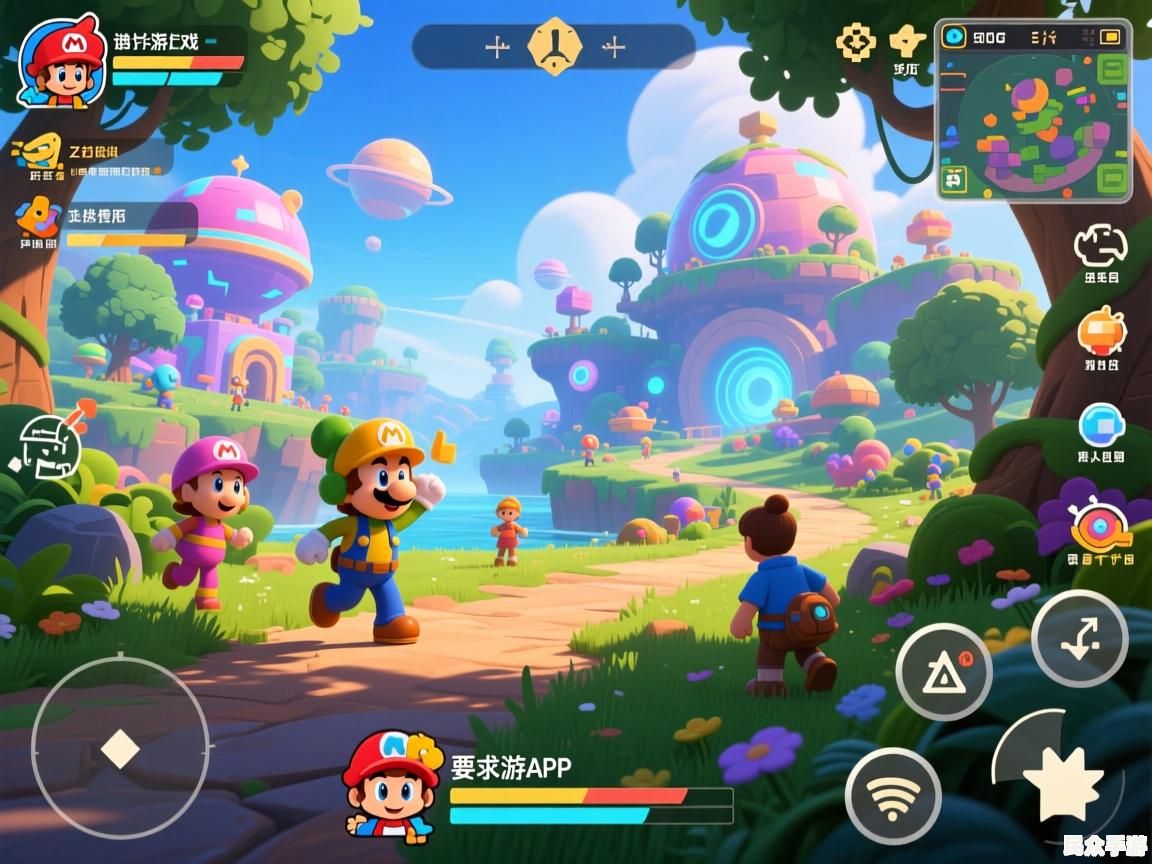The width and height of the screenshot is (1152, 864).
Task: Open the cream gear-shaped settings icon
Action: click(x=856, y=43)
